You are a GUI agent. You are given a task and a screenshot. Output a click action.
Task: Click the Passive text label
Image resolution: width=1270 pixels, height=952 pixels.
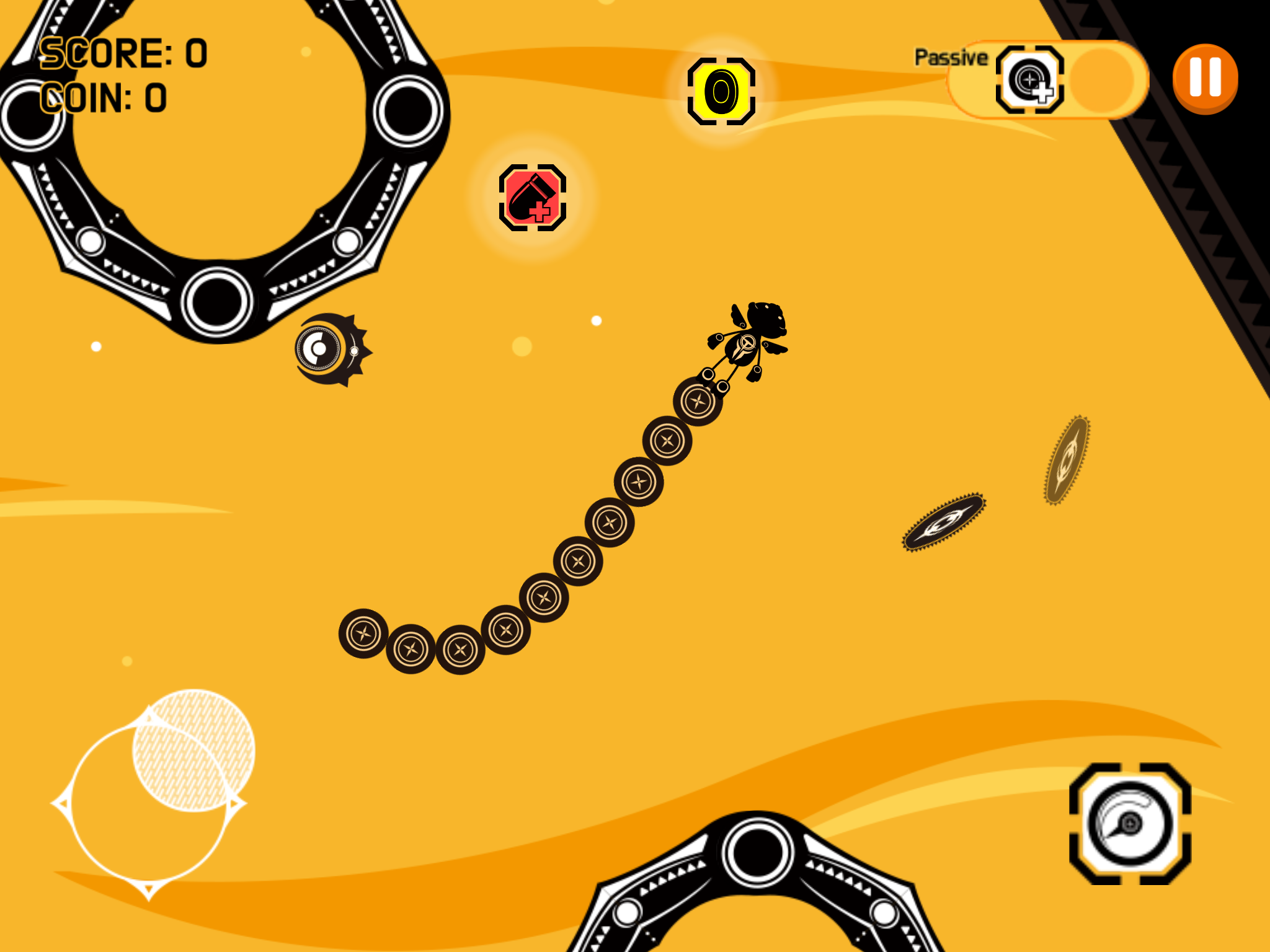[x=951, y=57]
